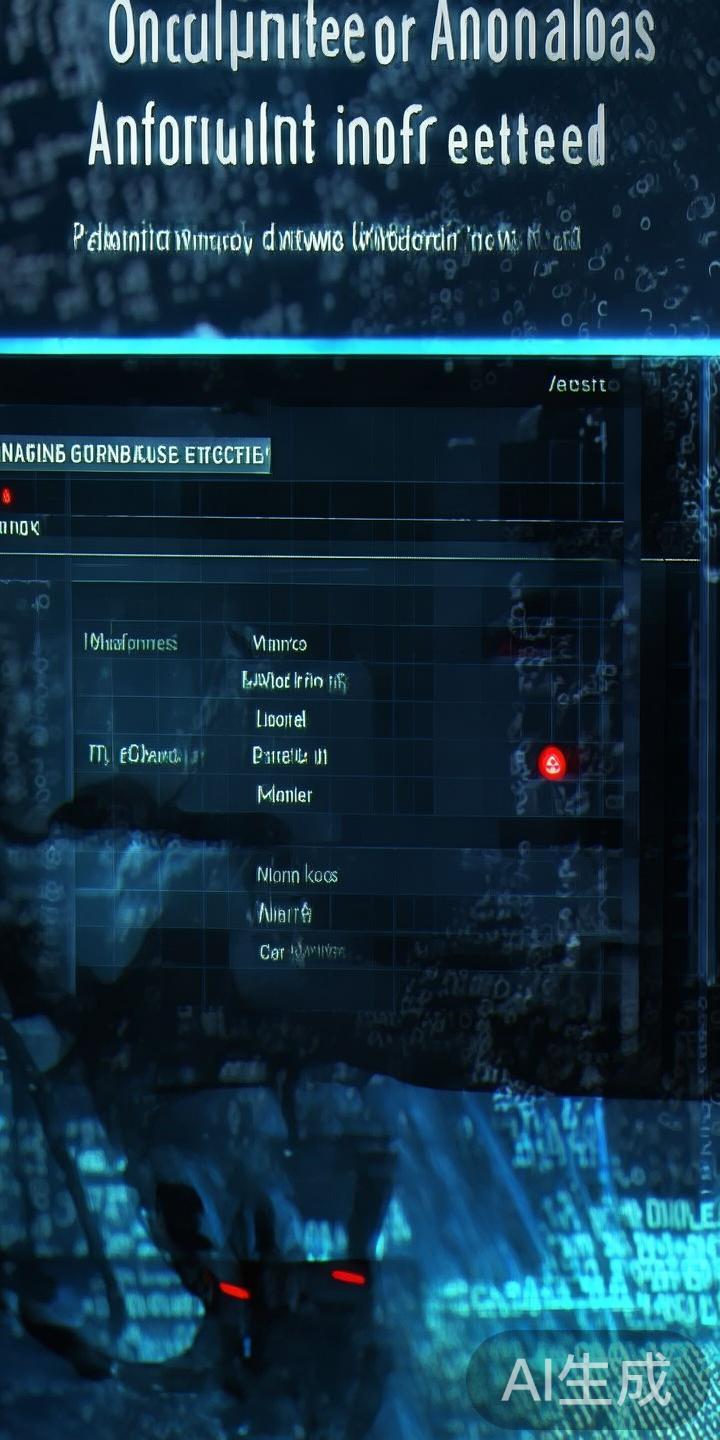Open the Nlonn koos list entry
Image resolution: width=720 pixels, height=1440 pixels.
click(x=297, y=875)
